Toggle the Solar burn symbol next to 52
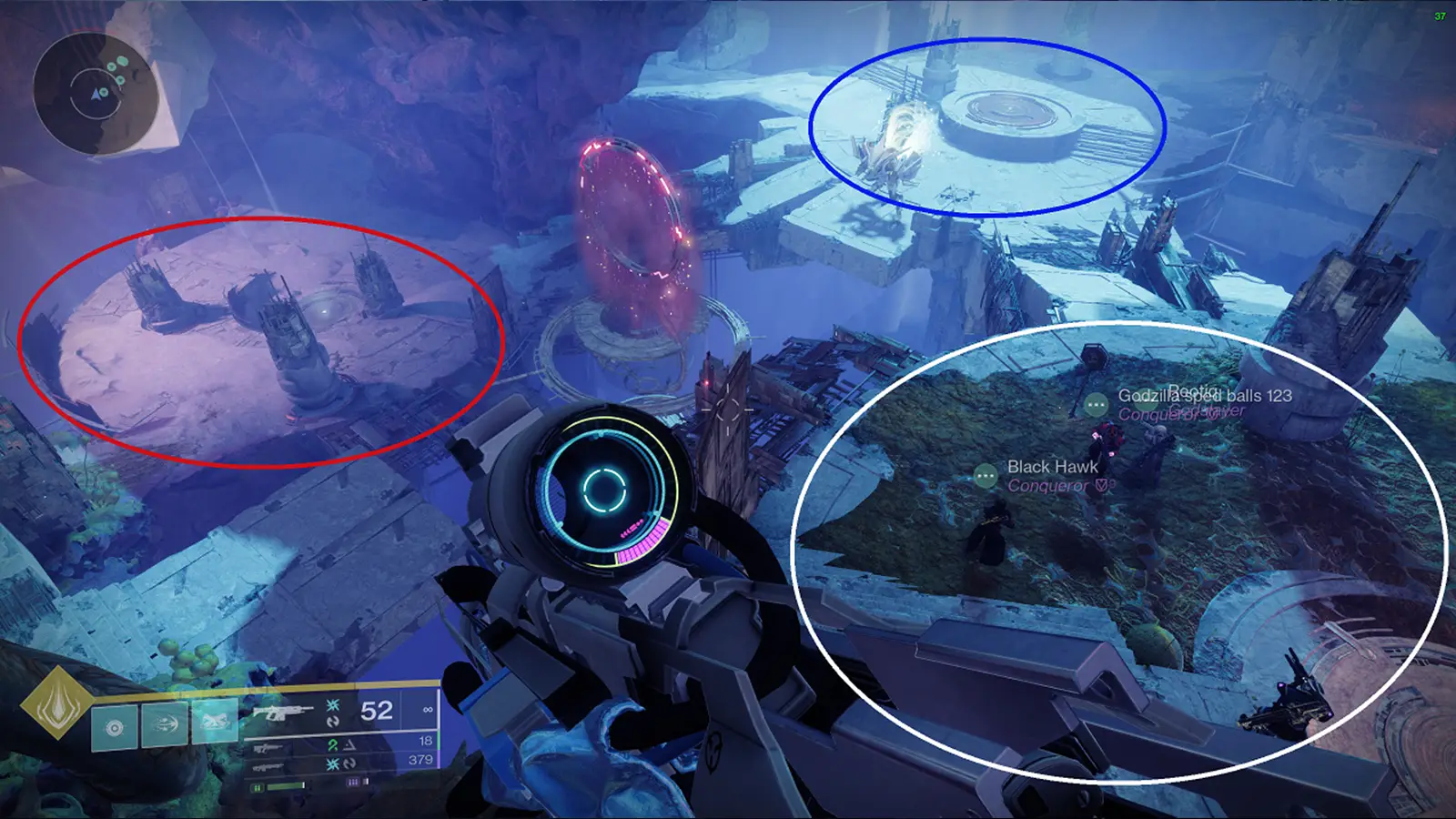Image resolution: width=1456 pixels, height=819 pixels. pyautogui.click(x=332, y=706)
